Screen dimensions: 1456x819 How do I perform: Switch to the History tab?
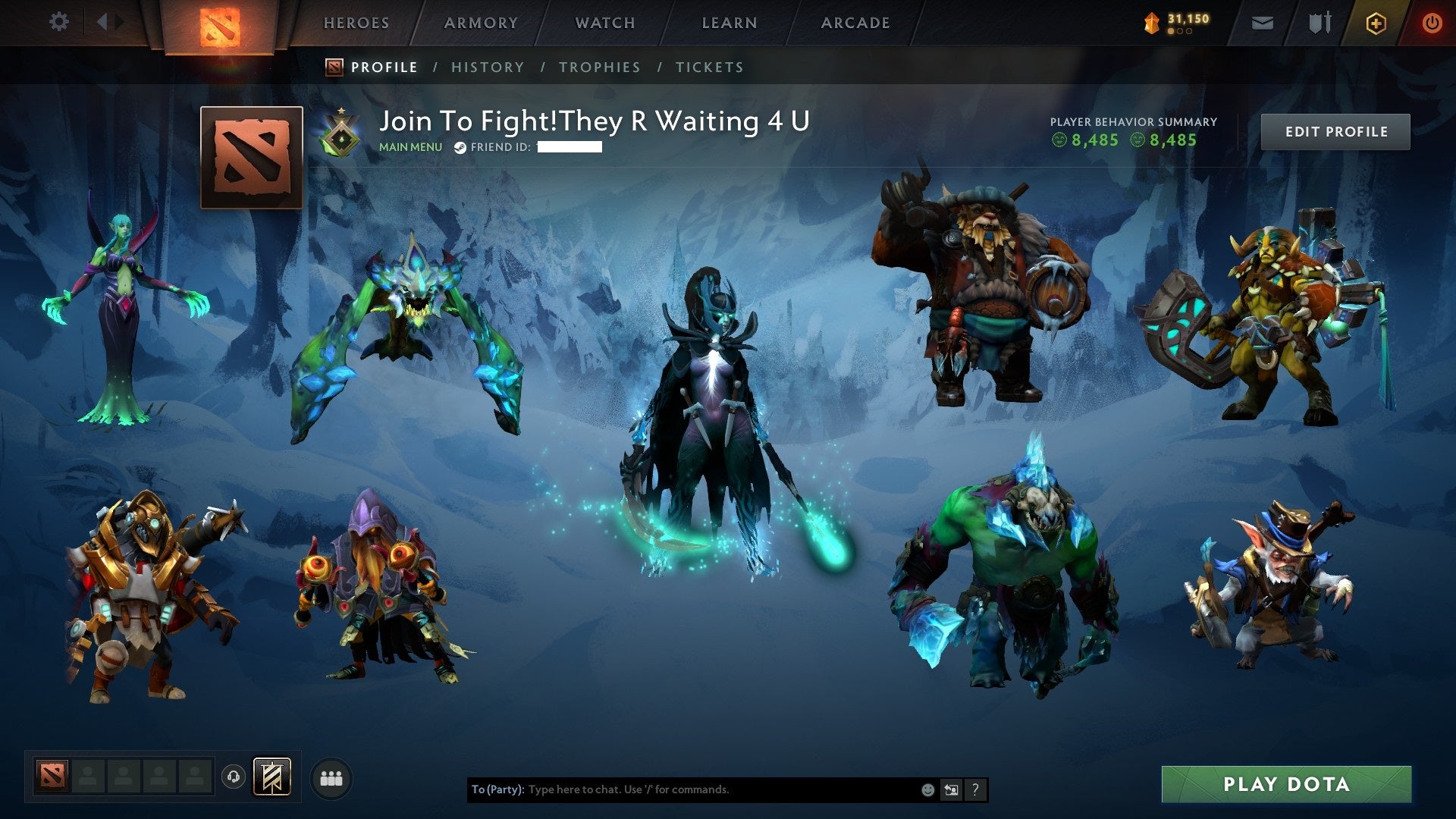pyautogui.click(x=488, y=67)
